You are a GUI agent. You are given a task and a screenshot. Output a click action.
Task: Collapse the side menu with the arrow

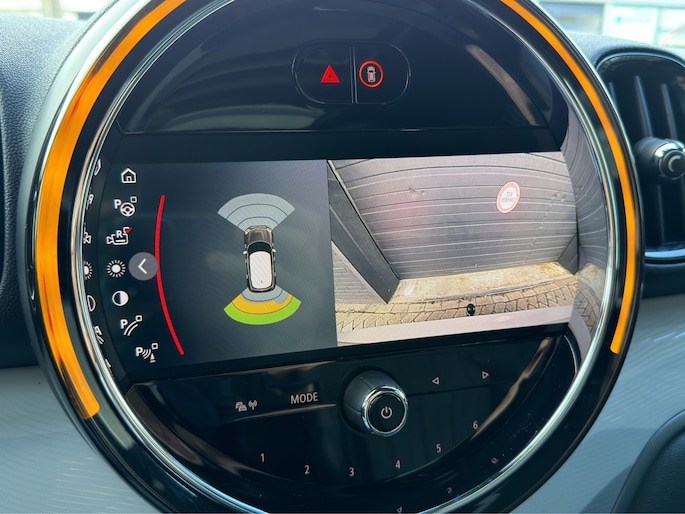[143, 266]
